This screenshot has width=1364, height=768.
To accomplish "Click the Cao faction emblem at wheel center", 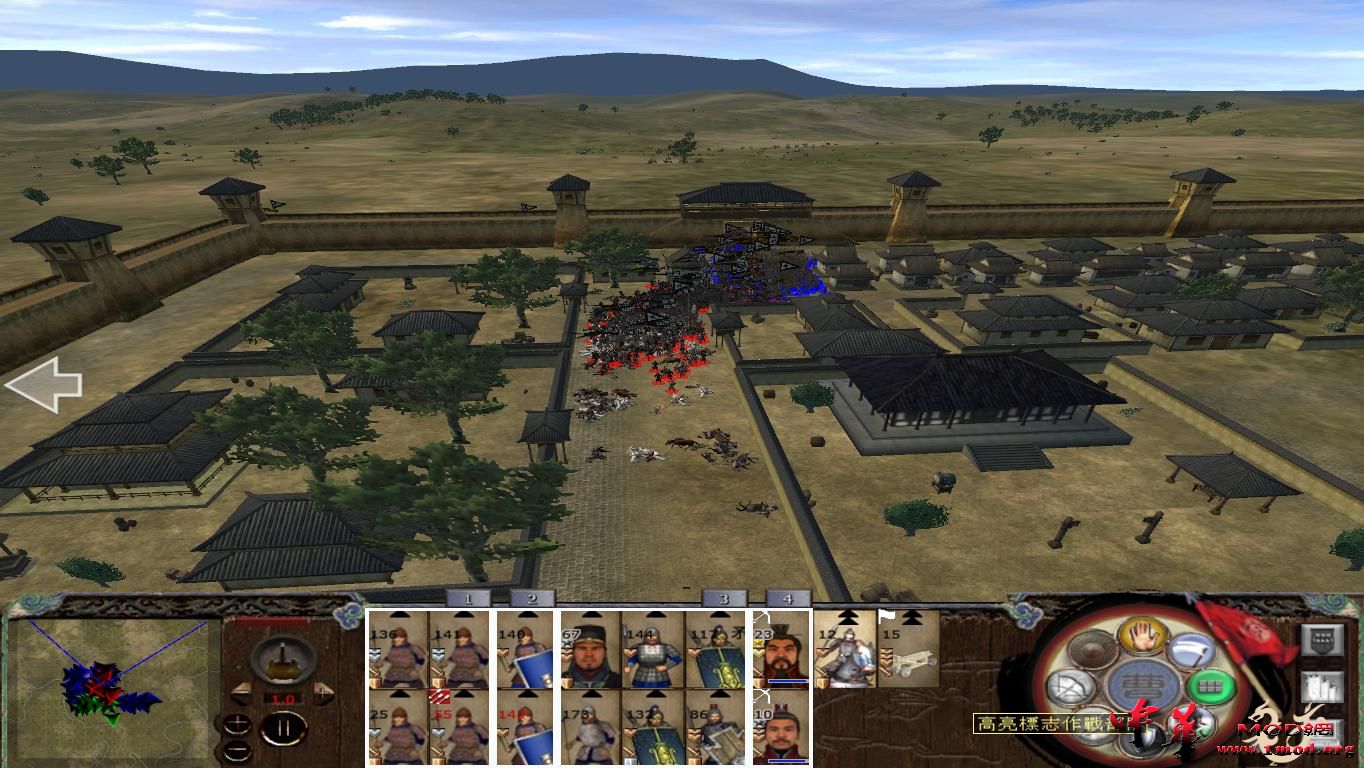I will pyautogui.click(x=1143, y=685).
